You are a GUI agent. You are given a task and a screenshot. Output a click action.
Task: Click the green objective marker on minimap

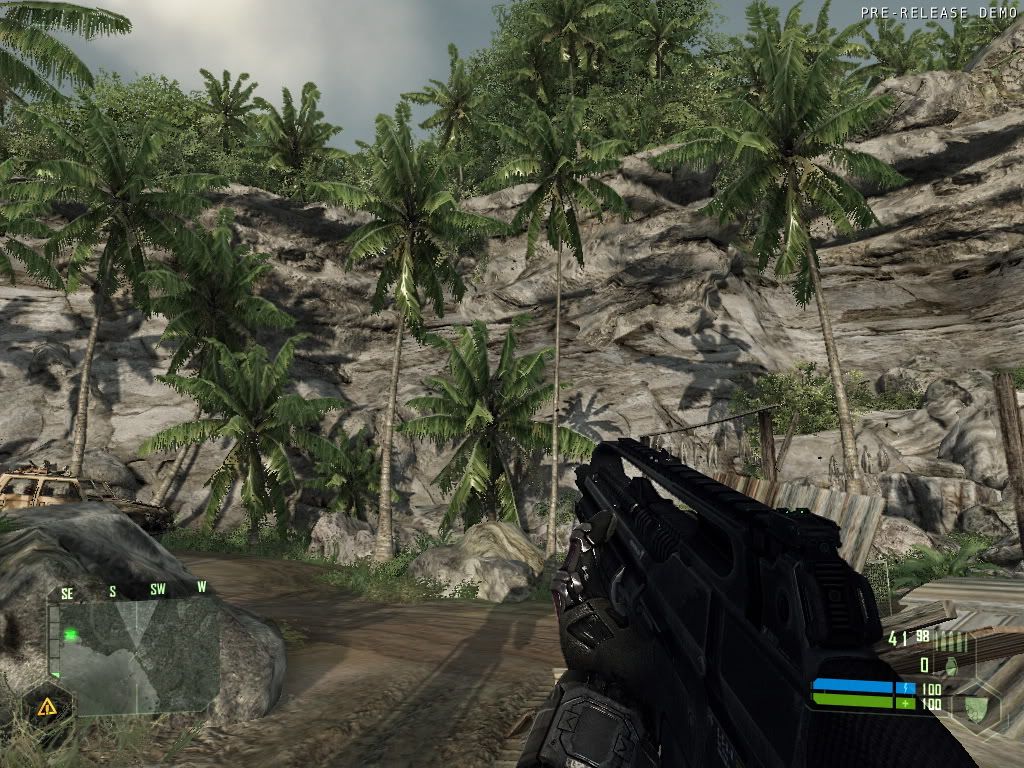pos(71,634)
